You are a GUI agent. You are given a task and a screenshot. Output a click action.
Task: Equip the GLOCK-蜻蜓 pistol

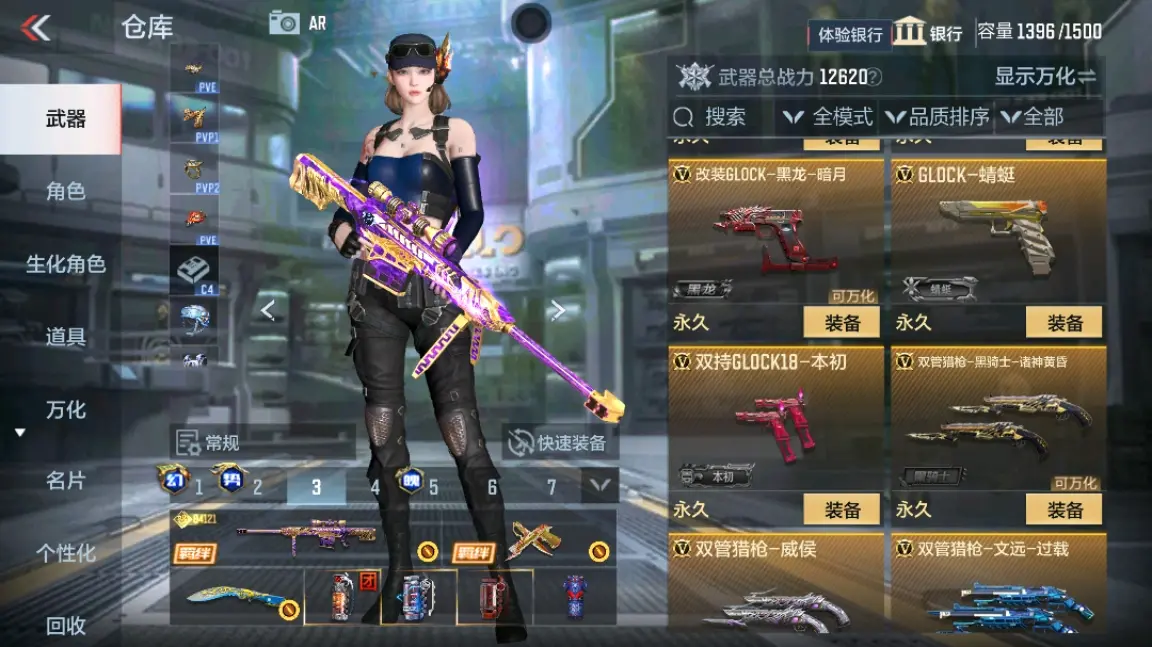1064,322
